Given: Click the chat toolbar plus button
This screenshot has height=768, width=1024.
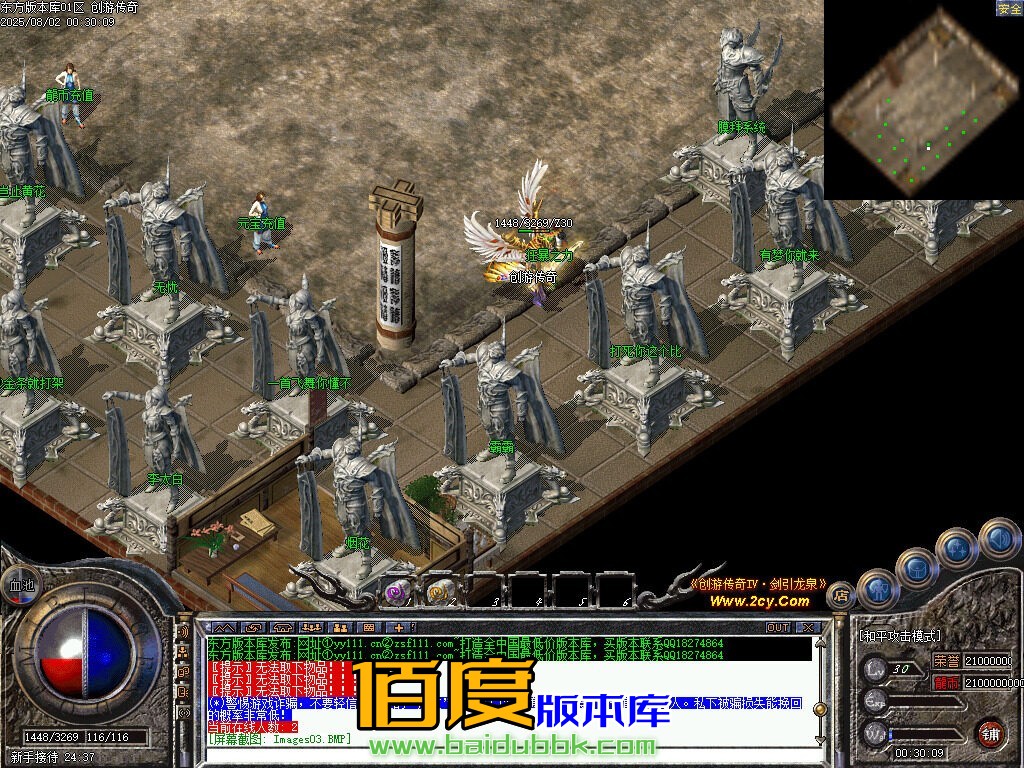Looking at the screenshot, I should [399, 628].
